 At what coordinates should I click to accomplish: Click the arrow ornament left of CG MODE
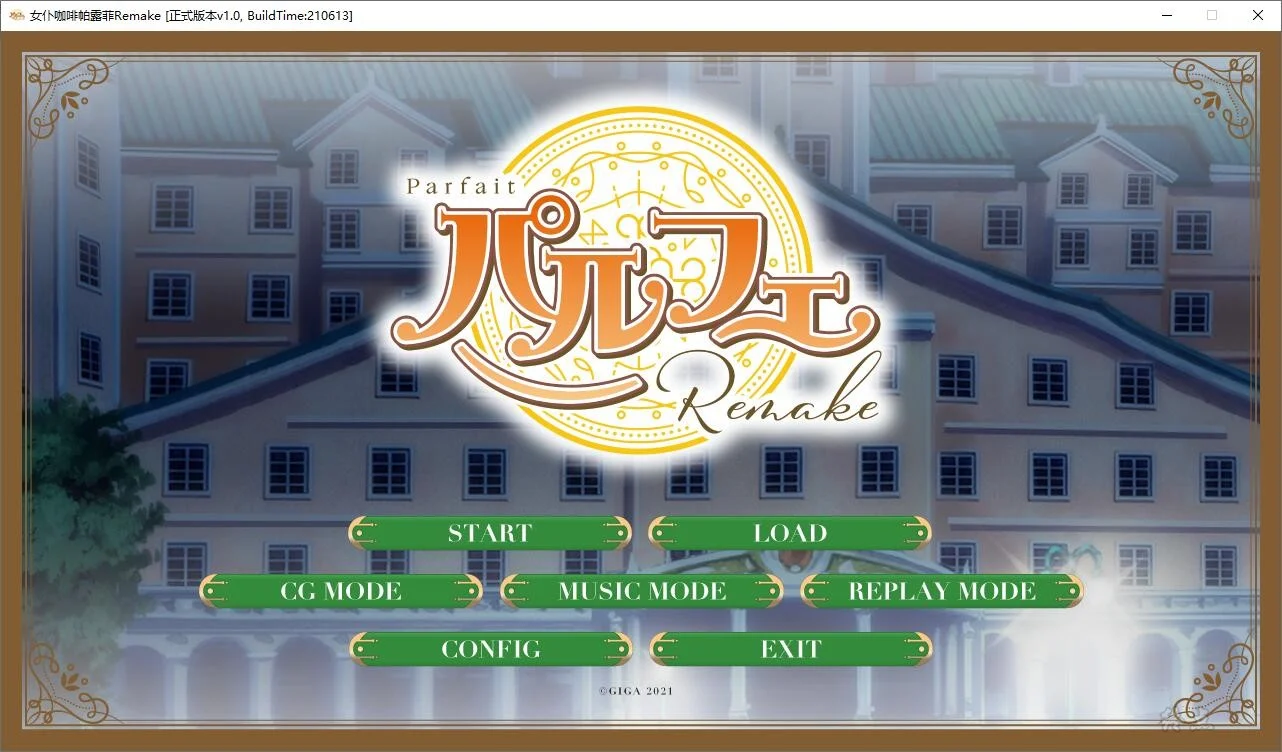213,591
